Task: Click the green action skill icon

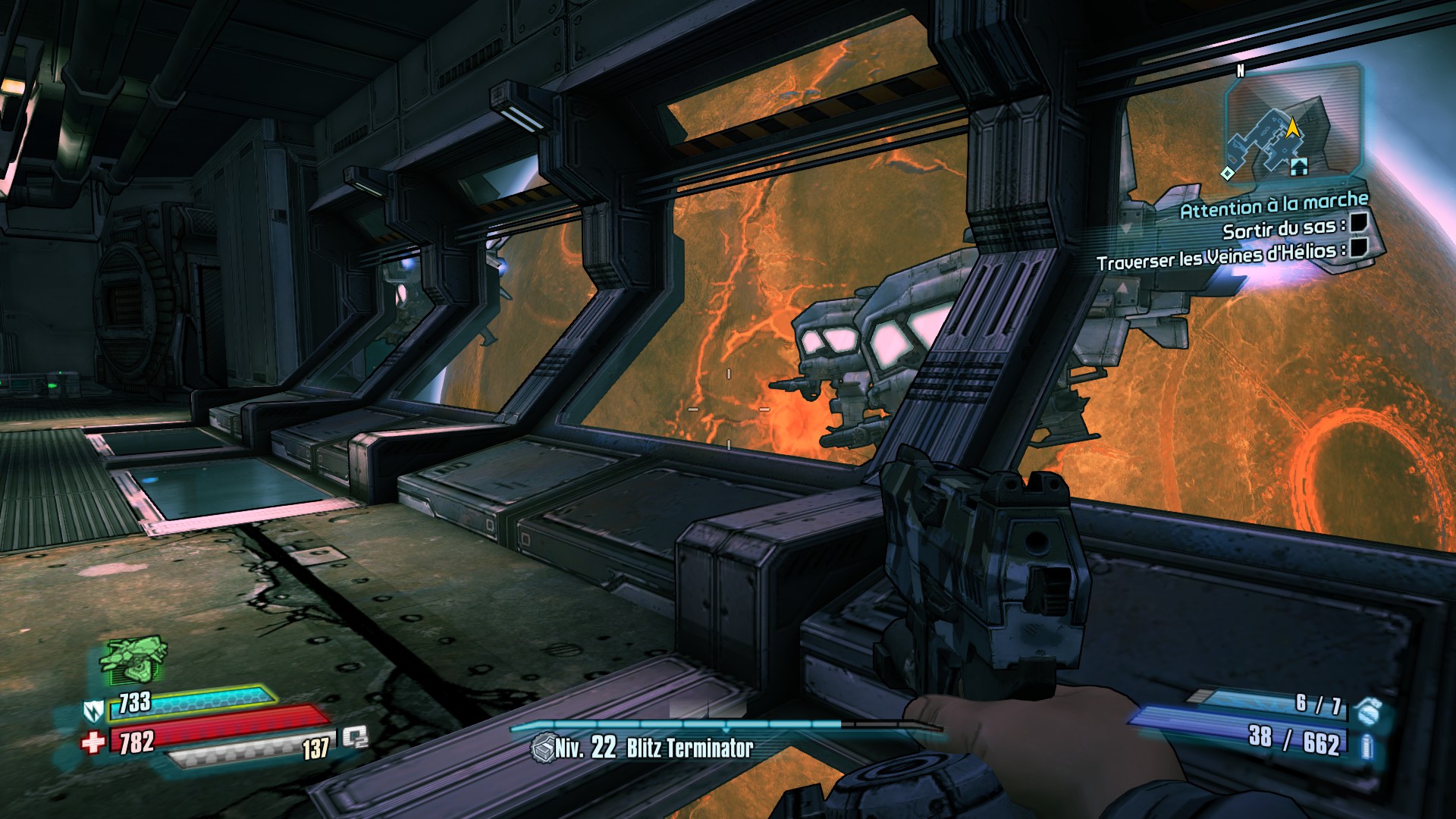Action: click(133, 657)
